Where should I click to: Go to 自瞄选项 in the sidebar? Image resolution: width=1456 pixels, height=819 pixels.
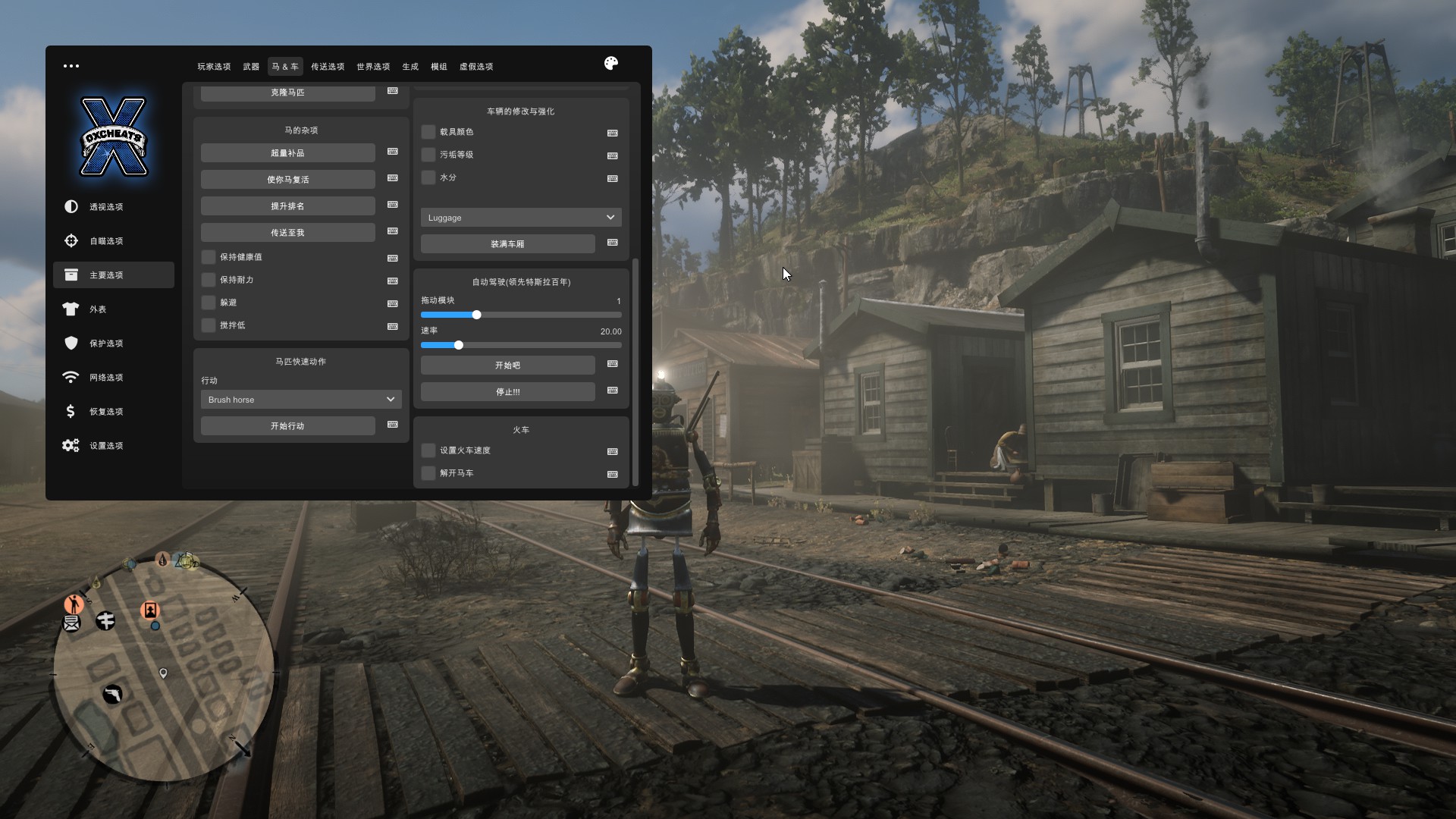point(106,241)
